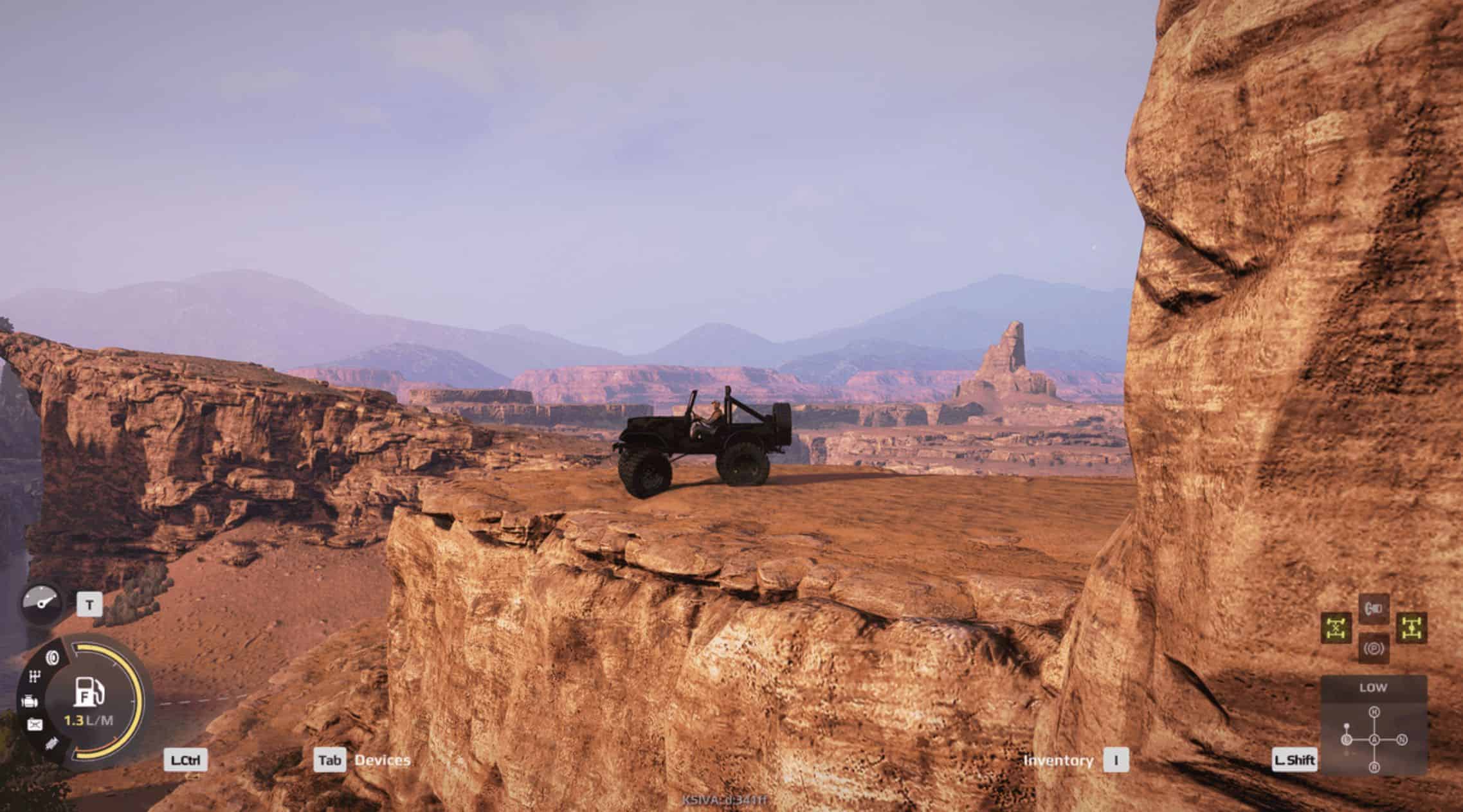
Task: Shift to Reverse R on gearbox
Action: pyautogui.click(x=1374, y=768)
